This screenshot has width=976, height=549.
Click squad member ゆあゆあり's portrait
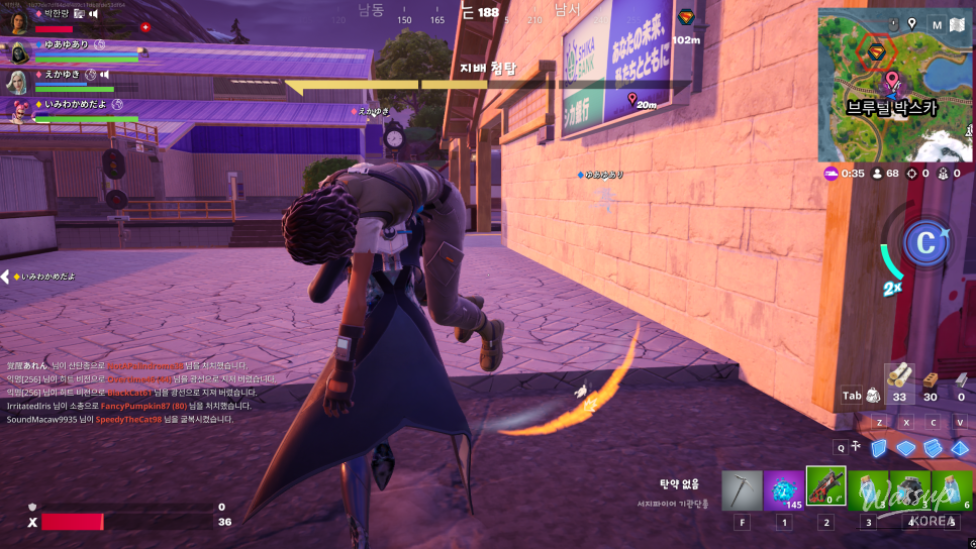coord(18,51)
